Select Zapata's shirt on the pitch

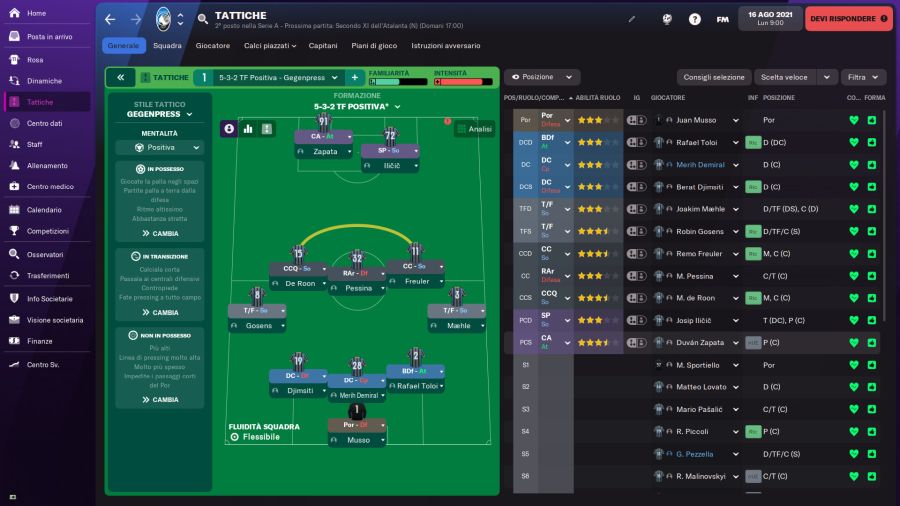323,123
